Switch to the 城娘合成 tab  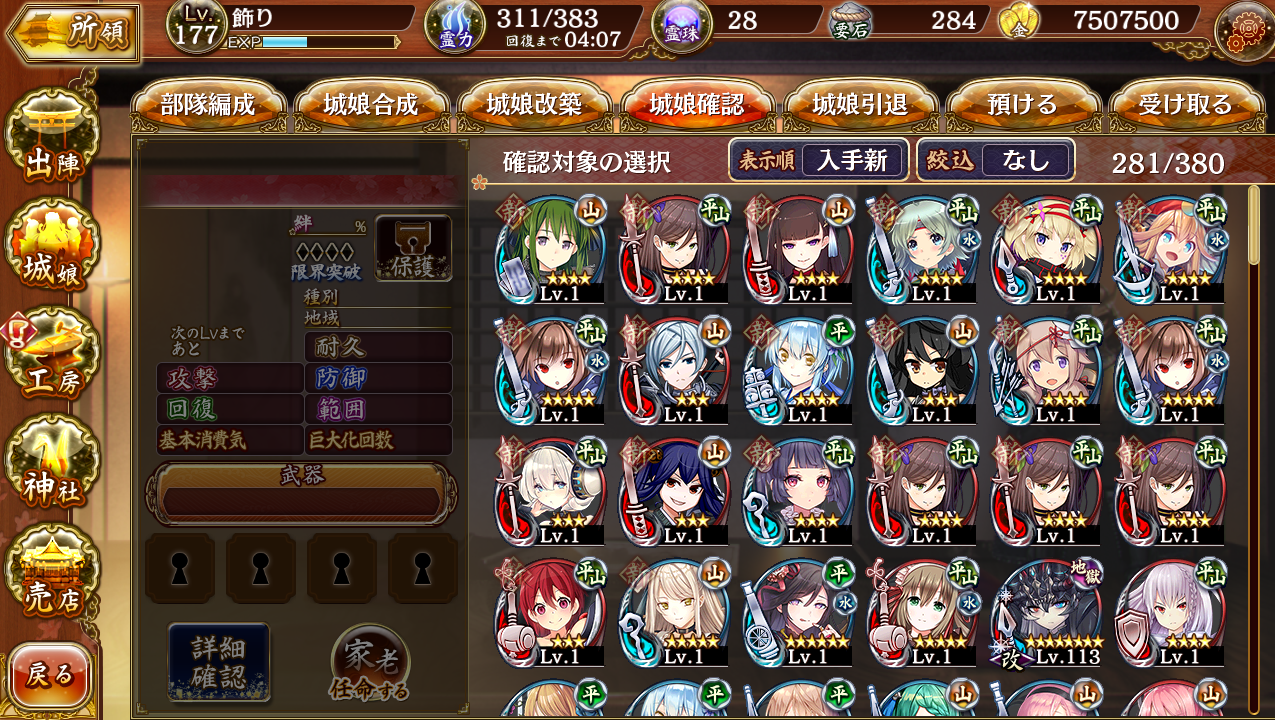click(371, 105)
